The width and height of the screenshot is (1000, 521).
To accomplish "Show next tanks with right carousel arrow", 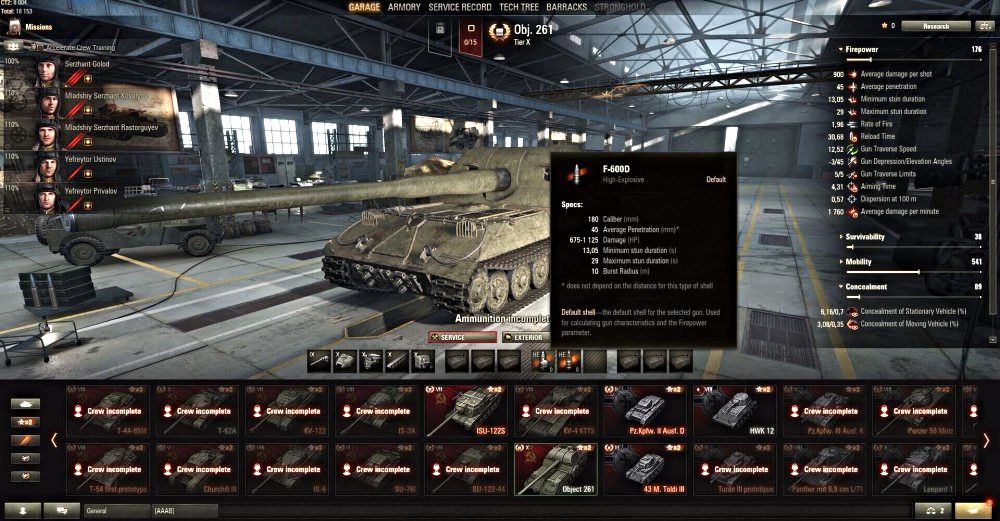I will [986, 440].
